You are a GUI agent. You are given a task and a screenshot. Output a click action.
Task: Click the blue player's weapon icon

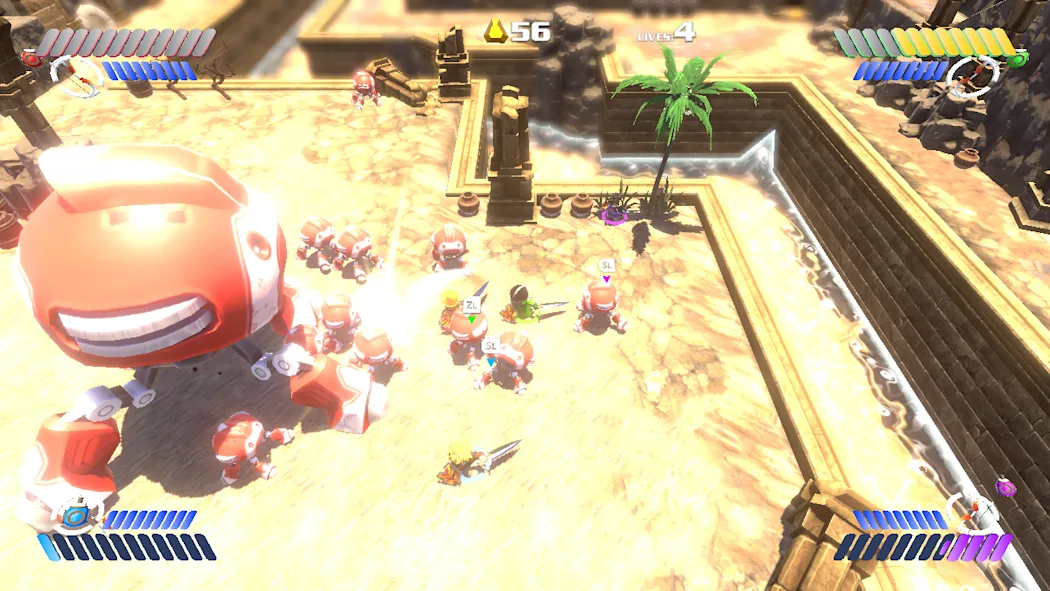(x=74, y=515)
